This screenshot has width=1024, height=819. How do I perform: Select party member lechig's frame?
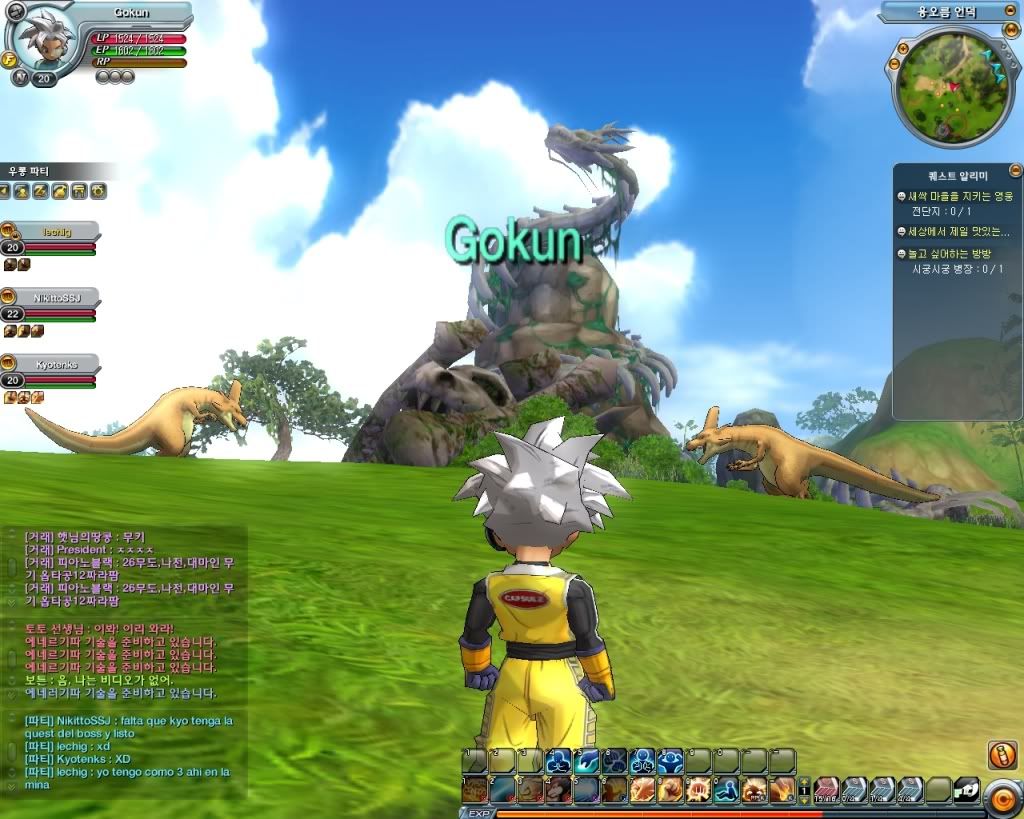[x=50, y=231]
